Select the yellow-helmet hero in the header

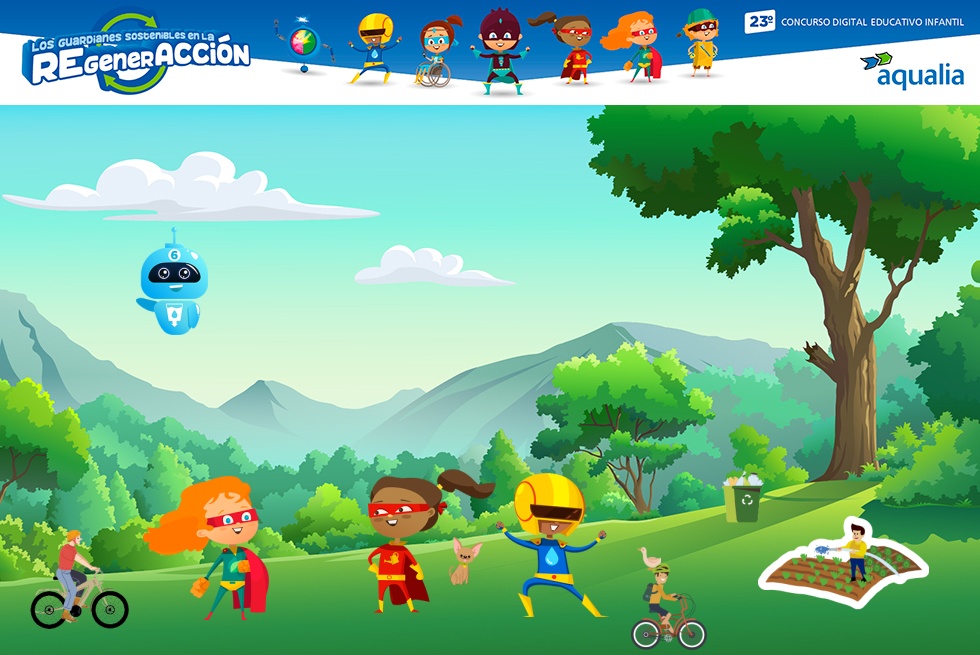click(x=374, y=48)
